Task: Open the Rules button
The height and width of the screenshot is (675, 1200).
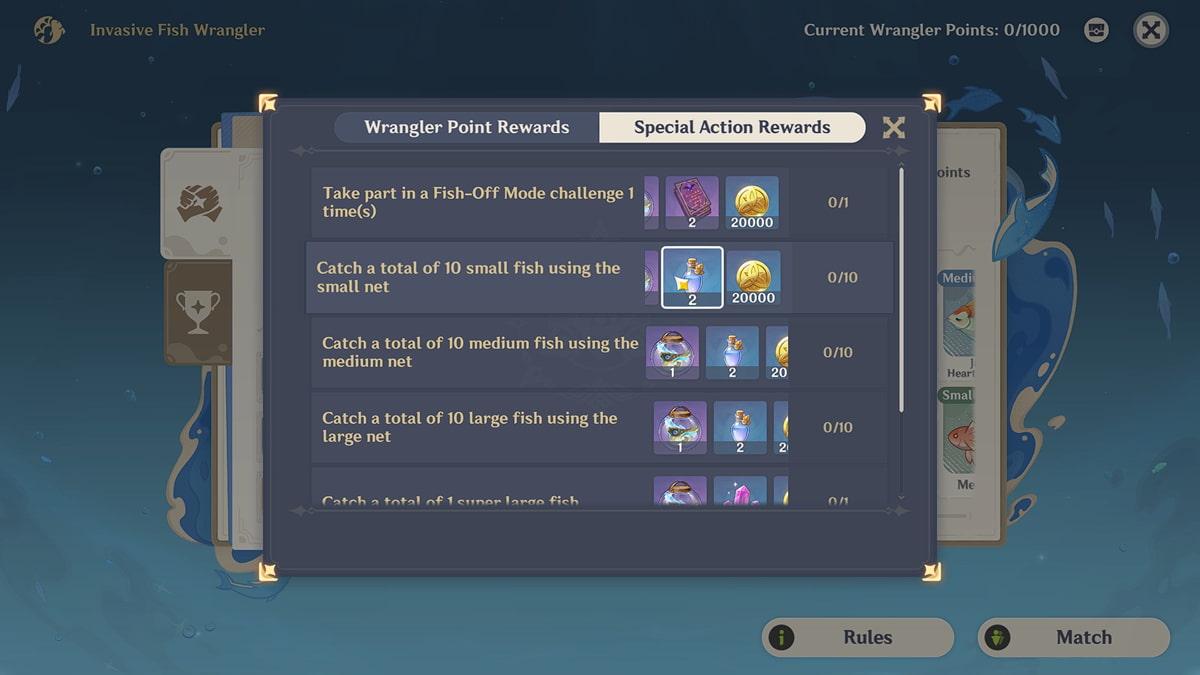Action: (857, 637)
